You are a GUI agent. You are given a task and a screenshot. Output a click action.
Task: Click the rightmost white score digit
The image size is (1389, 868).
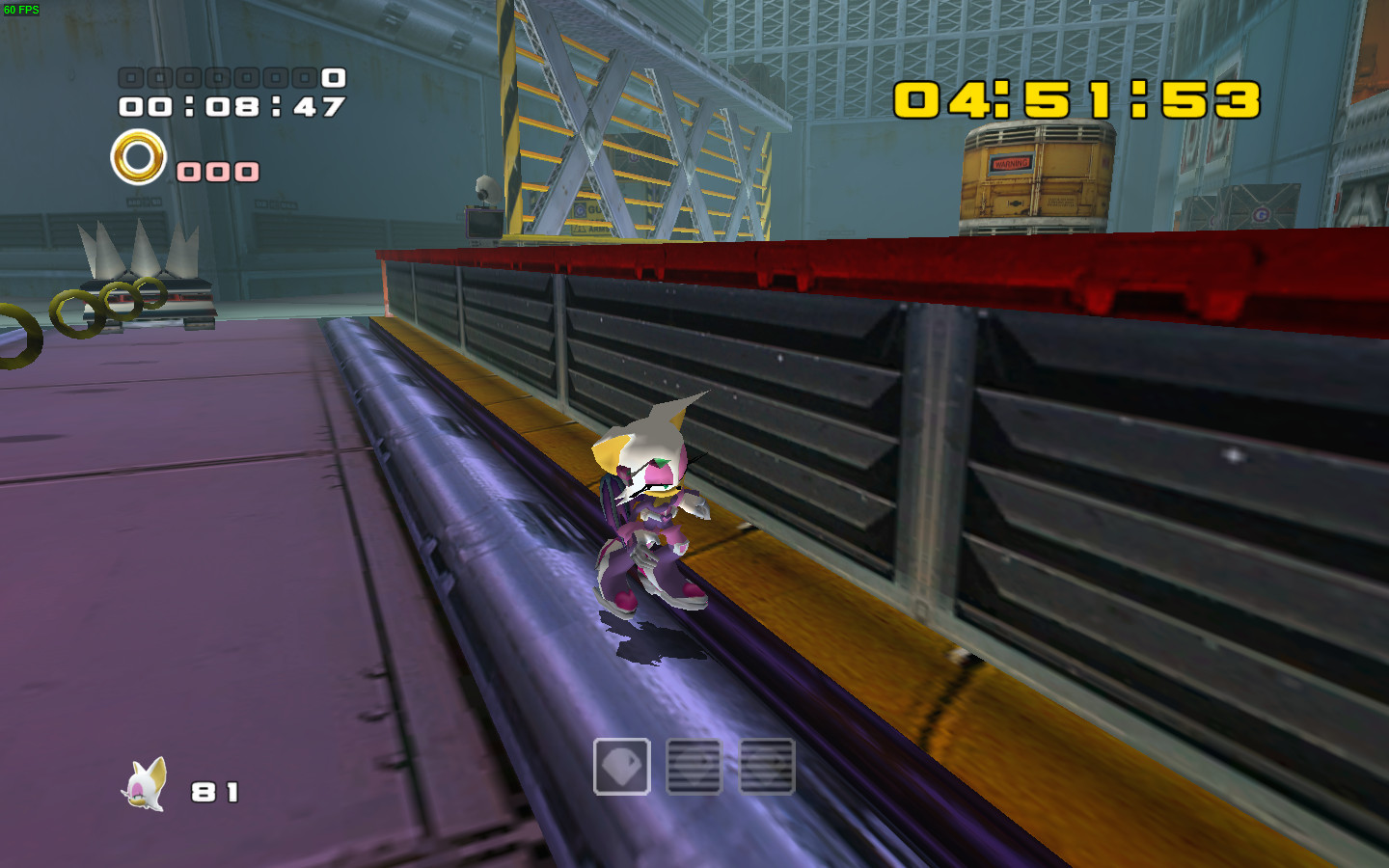click(x=332, y=79)
